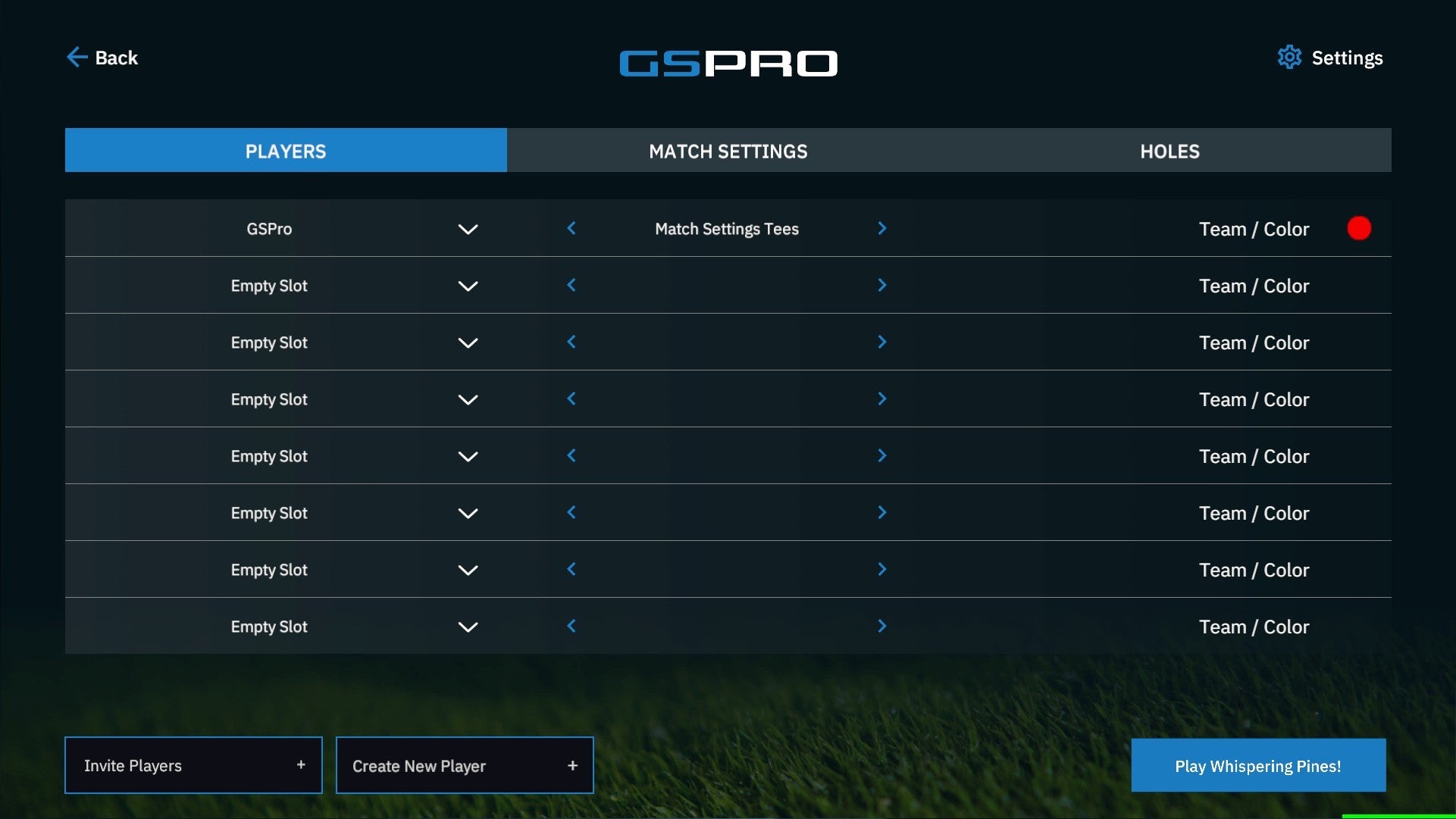Click the right tee arrow on the second Empty Slot row

tap(882, 342)
